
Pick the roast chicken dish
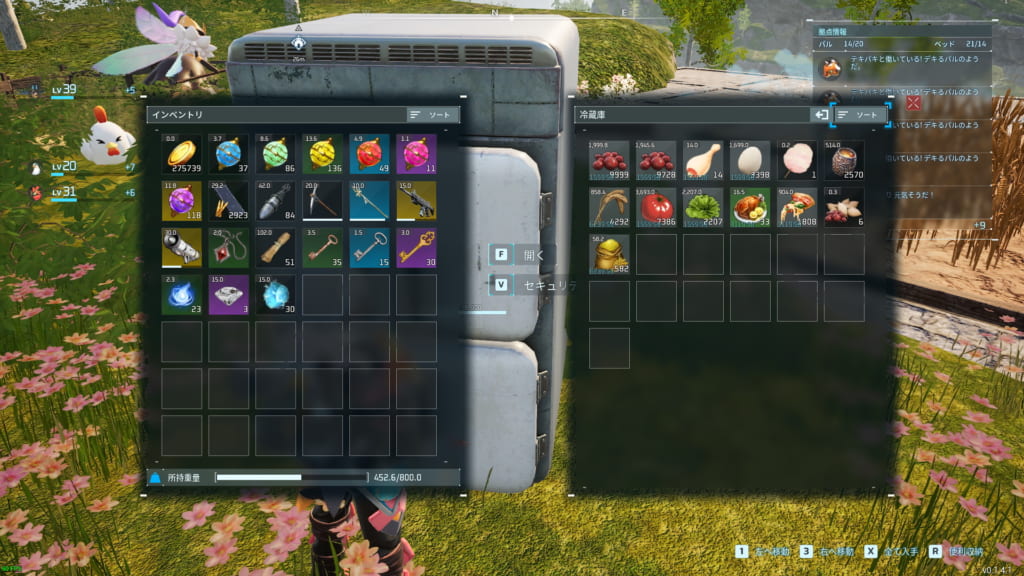click(750, 207)
